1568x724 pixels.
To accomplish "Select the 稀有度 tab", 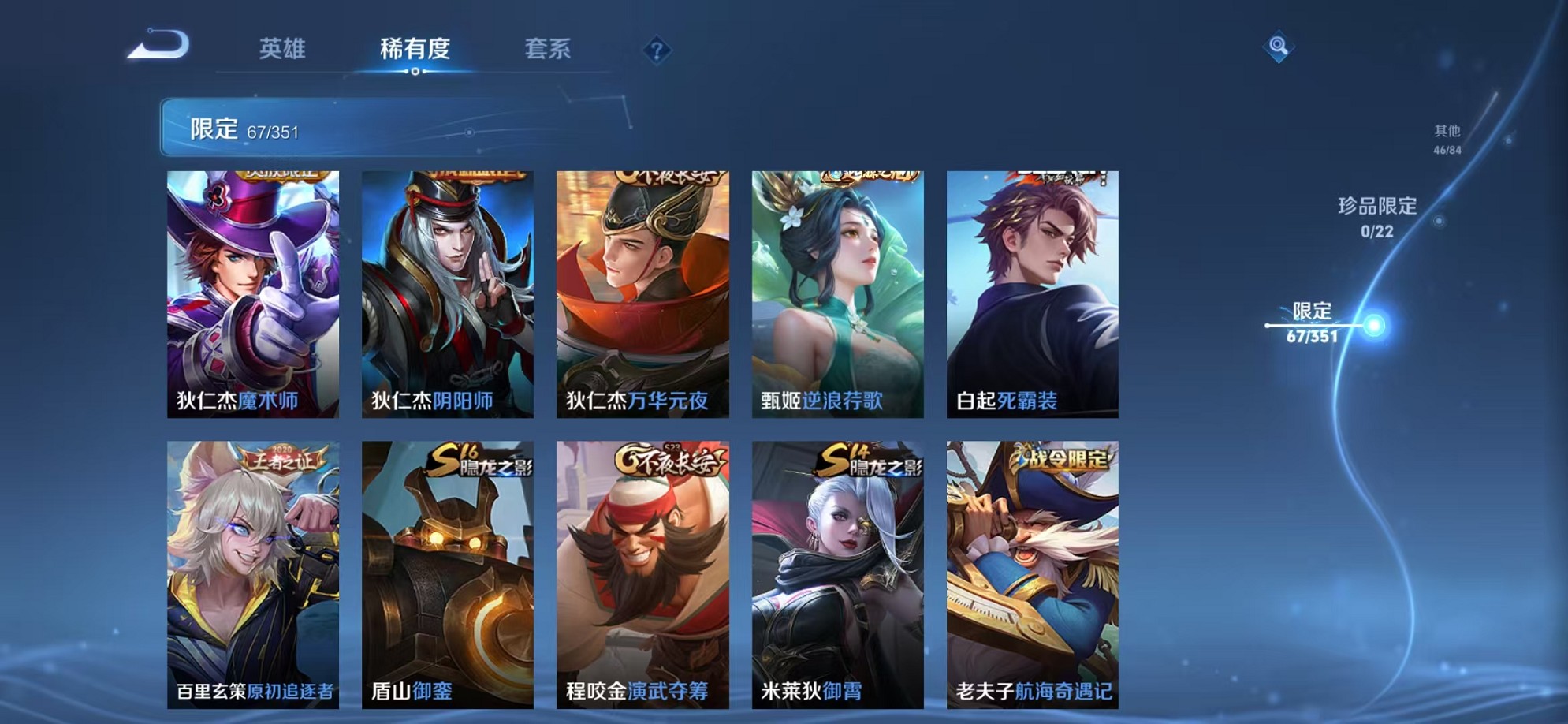I will click(416, 49).
